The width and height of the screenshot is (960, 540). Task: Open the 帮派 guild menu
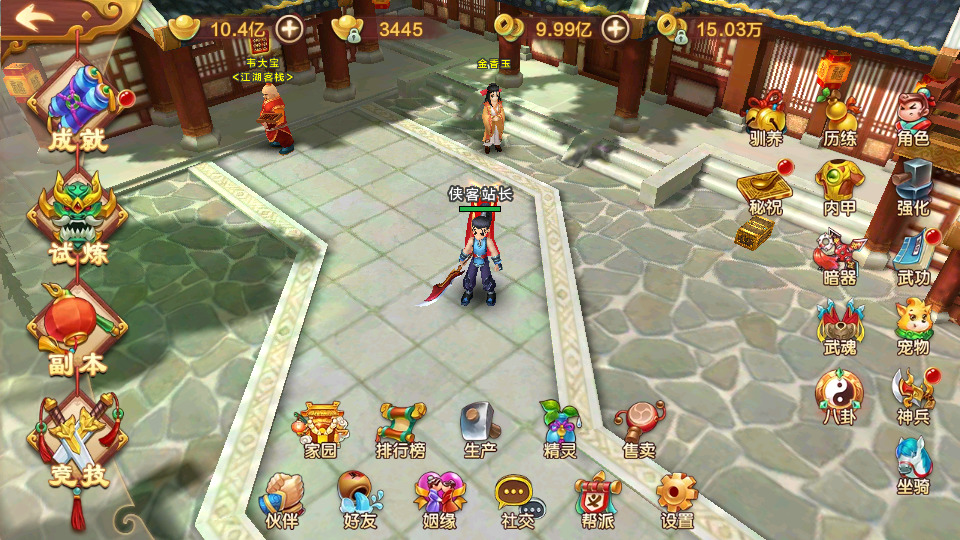coord(597,498)
